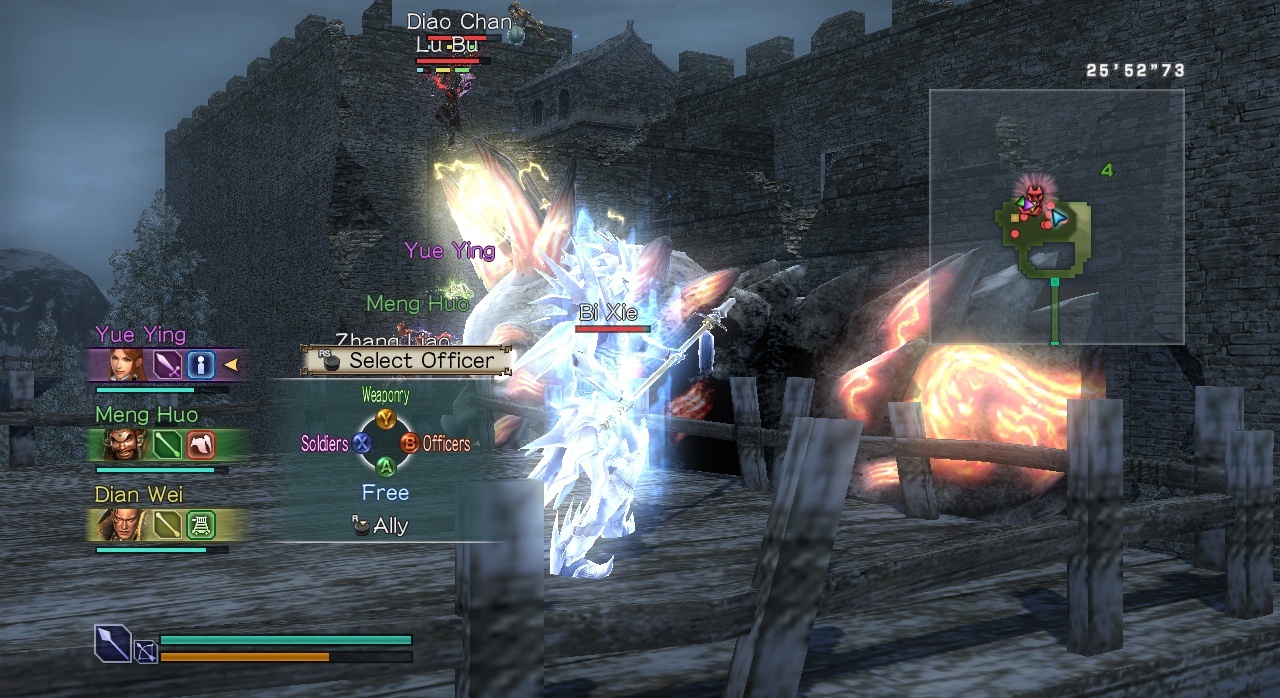Viewport: 1280px width, 698px height.
Task: Choose the Free order
Action: point(385,493)
